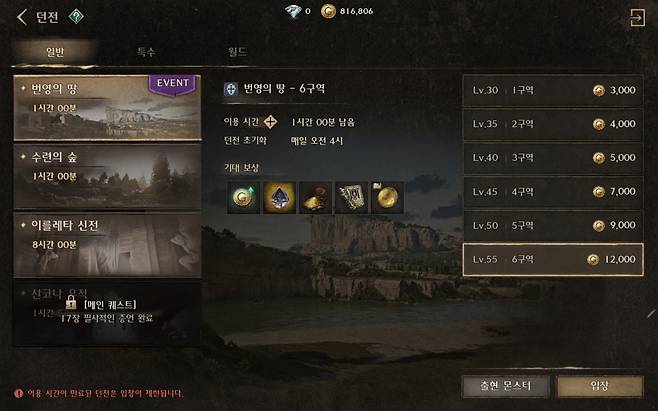Add usage time with the plus icon
658x411 pixels.
(270, 122)
